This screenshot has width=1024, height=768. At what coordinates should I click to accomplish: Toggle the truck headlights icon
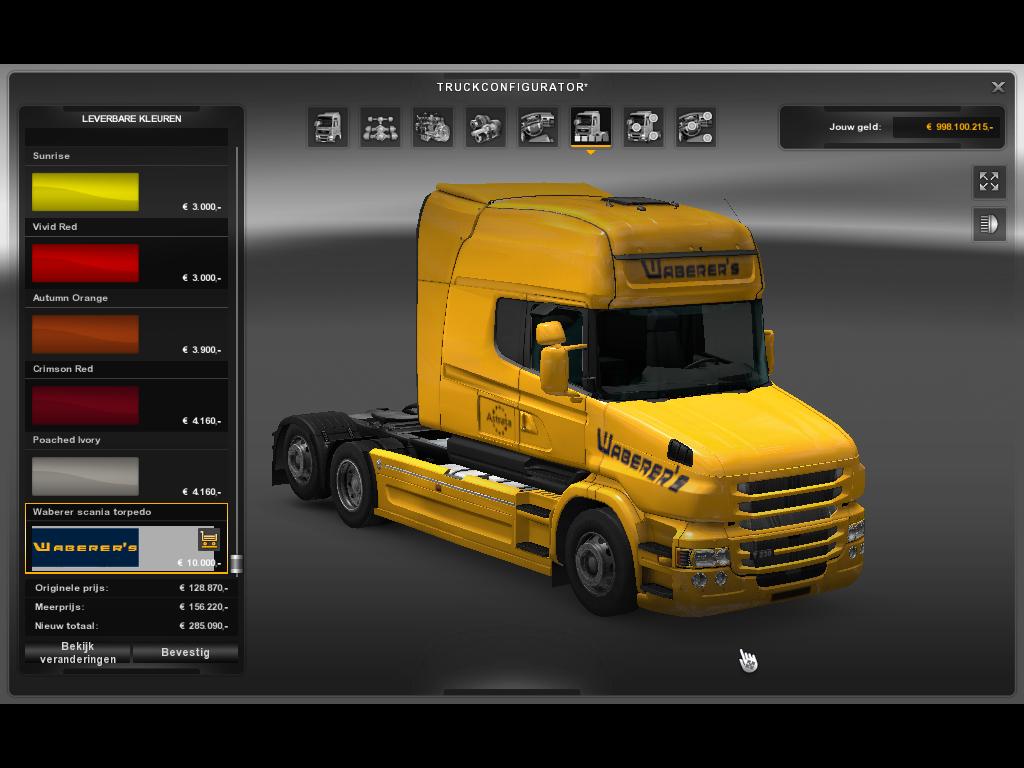pos(989,224)
